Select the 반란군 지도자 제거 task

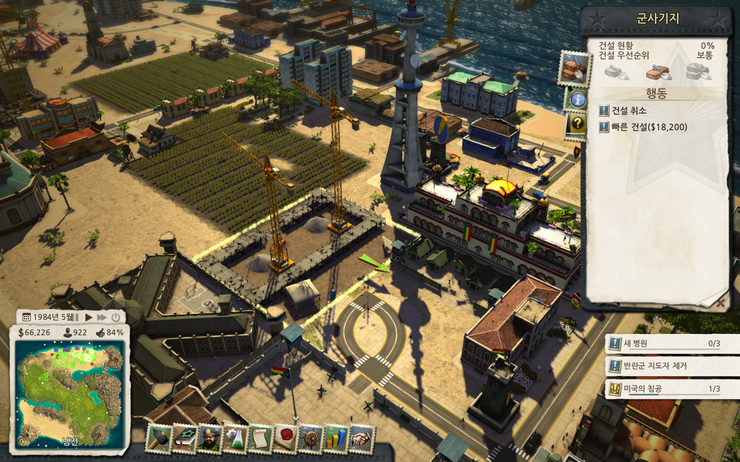(672, 366)
